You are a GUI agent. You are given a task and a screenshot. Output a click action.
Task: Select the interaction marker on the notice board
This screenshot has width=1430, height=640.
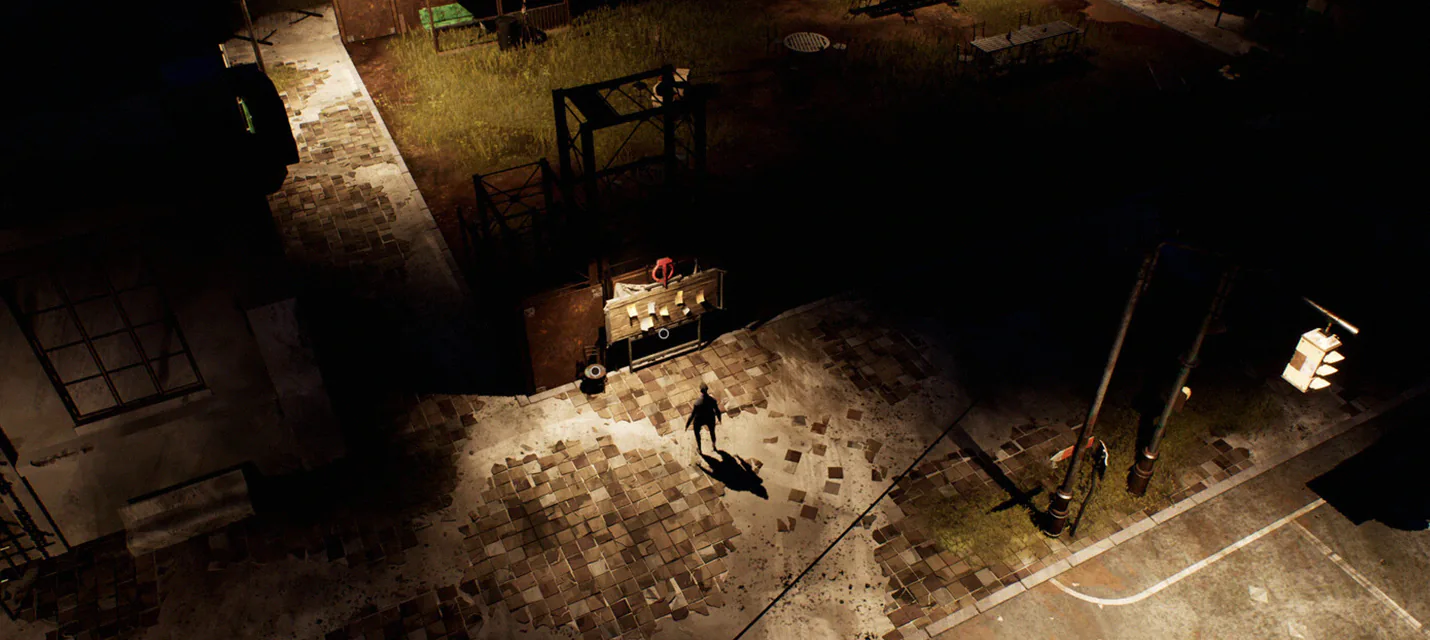(662, 333)
